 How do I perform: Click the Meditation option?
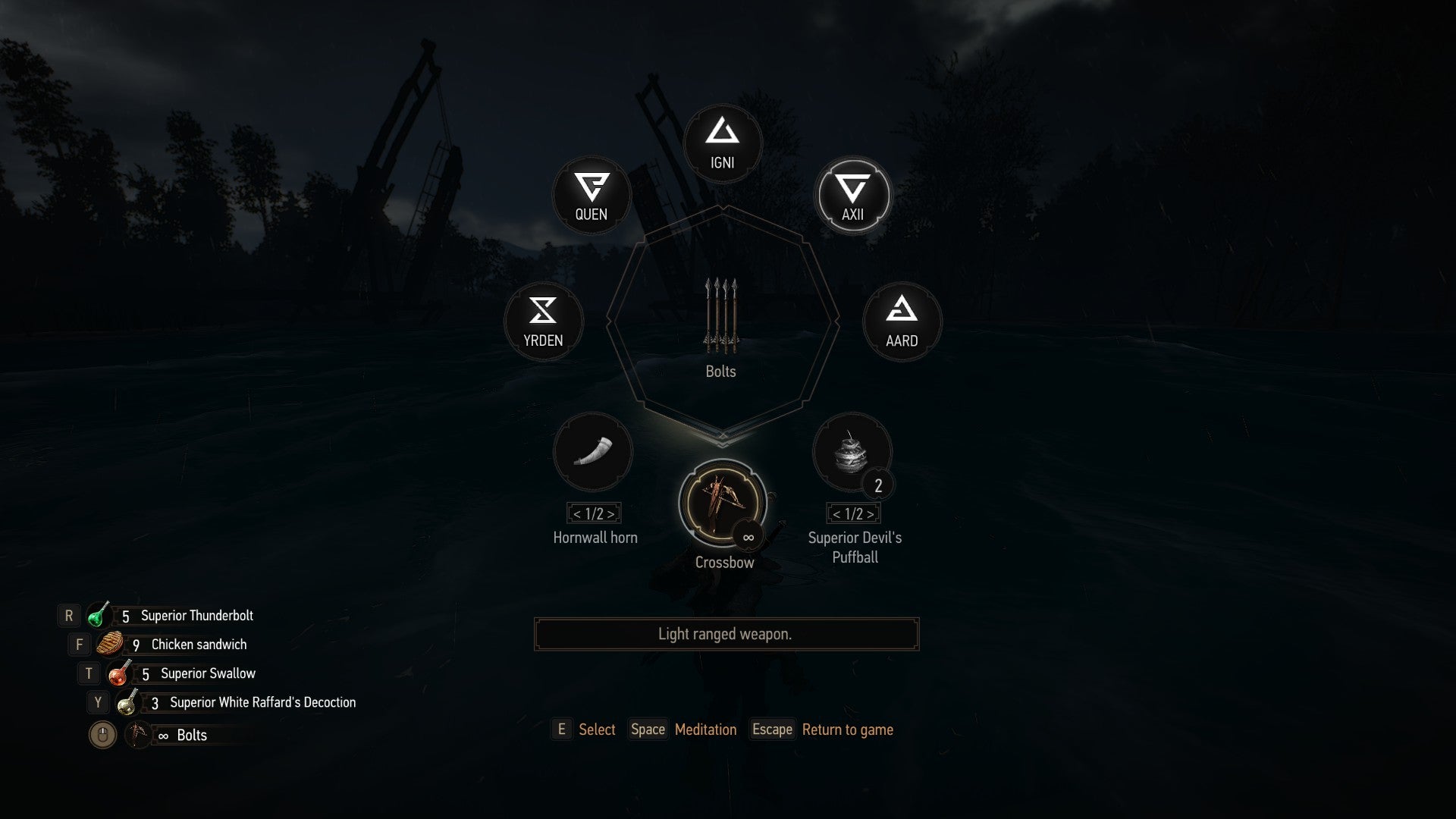(705, 730)
